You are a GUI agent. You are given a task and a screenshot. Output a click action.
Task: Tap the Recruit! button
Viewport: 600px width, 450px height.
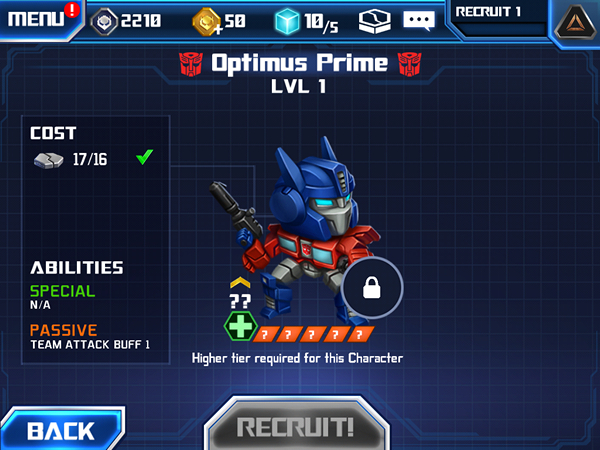[295, 428]
